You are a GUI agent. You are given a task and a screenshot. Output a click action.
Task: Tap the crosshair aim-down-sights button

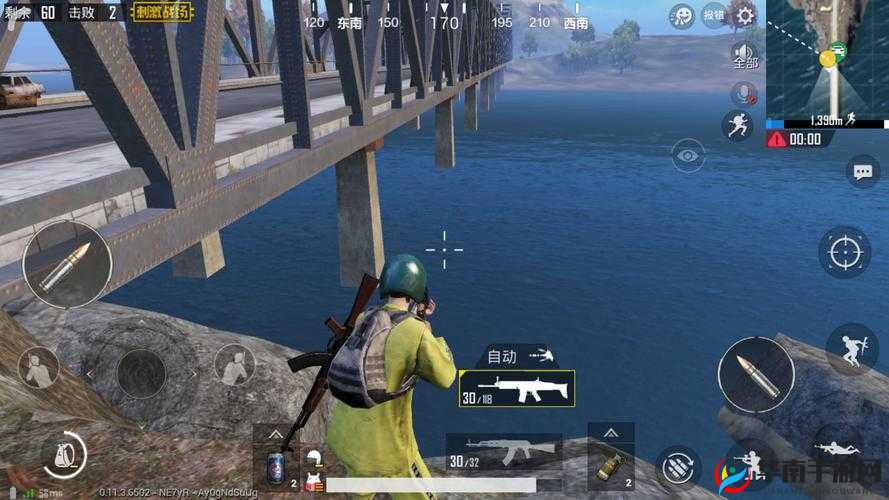click(x=844, y=251)
